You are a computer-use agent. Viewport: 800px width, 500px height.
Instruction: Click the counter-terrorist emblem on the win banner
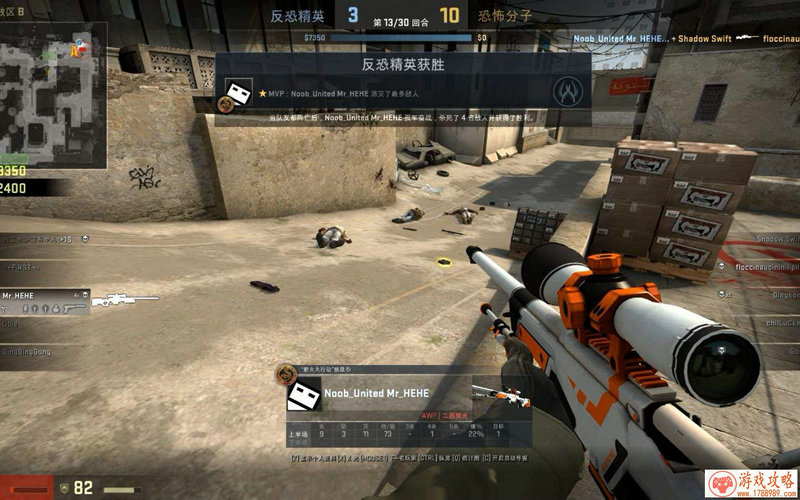pyautogui.click(x=568, y=91)
